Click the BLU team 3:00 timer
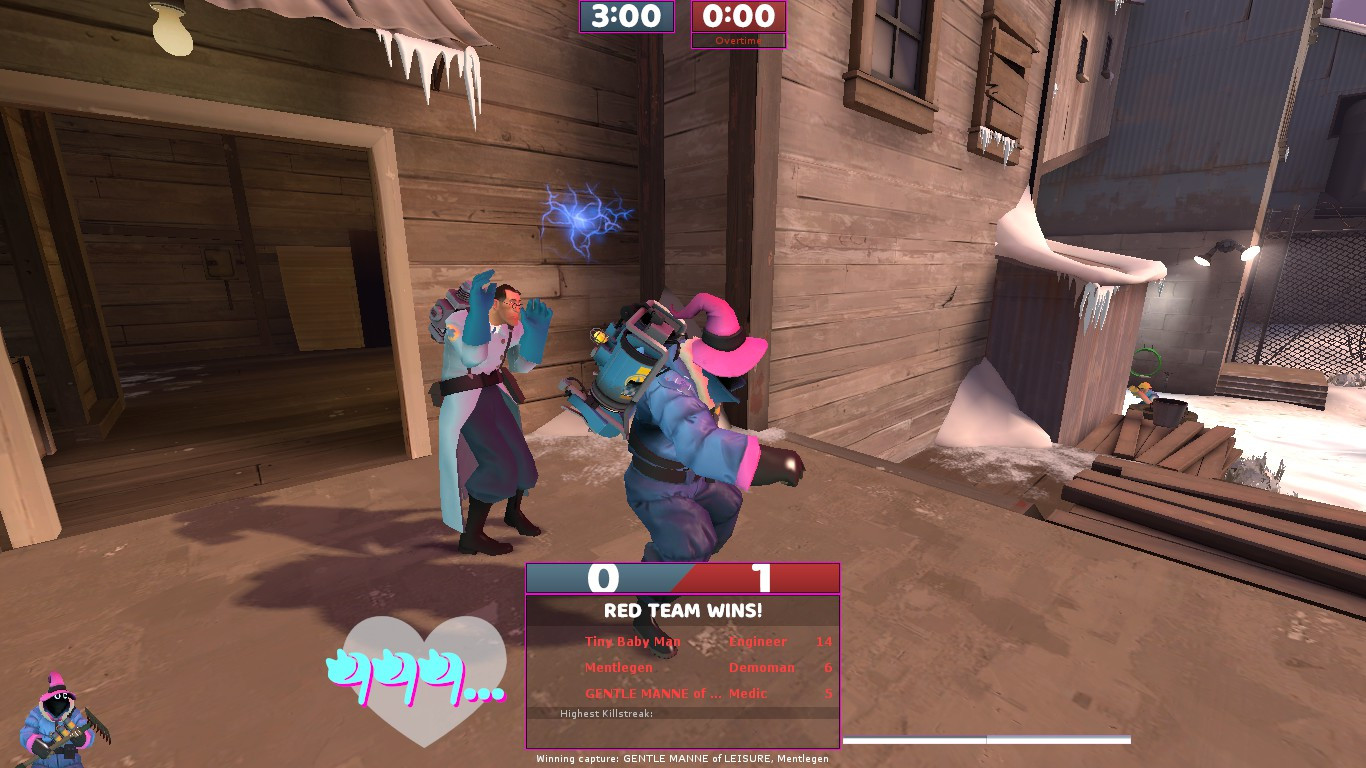The width and height of the screenshot is (1366, 768). click(625, 16)
